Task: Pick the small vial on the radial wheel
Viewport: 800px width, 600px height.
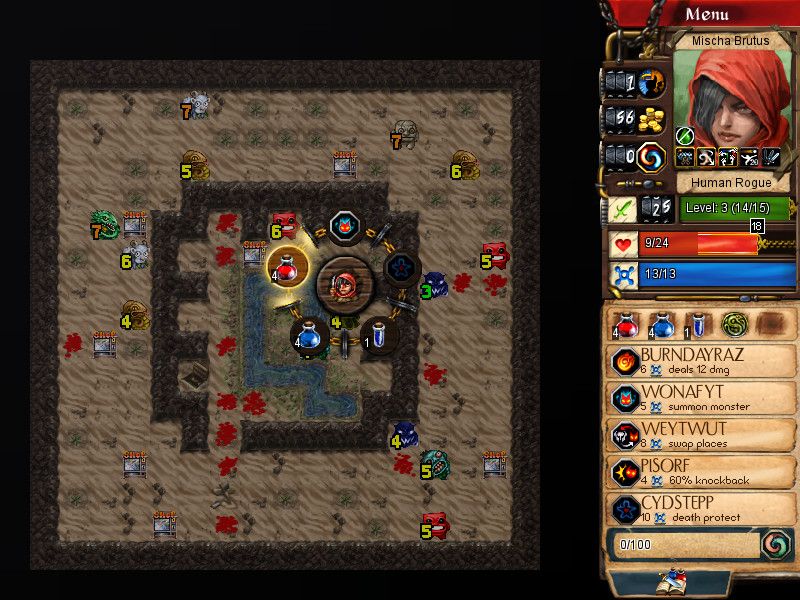Action: (x=379, y=336)
